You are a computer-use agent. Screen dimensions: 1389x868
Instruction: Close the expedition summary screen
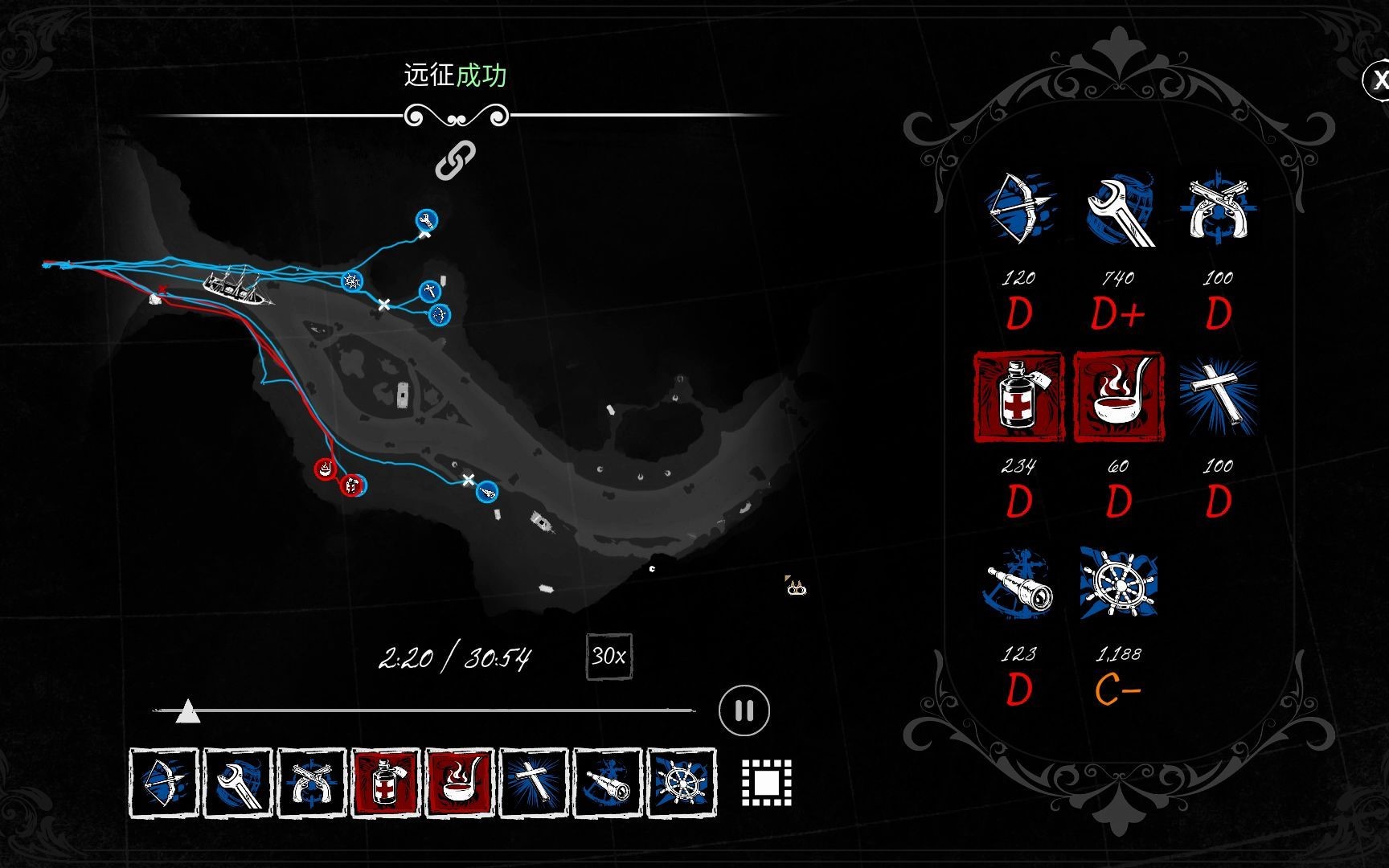click(x=1378, y=80)
